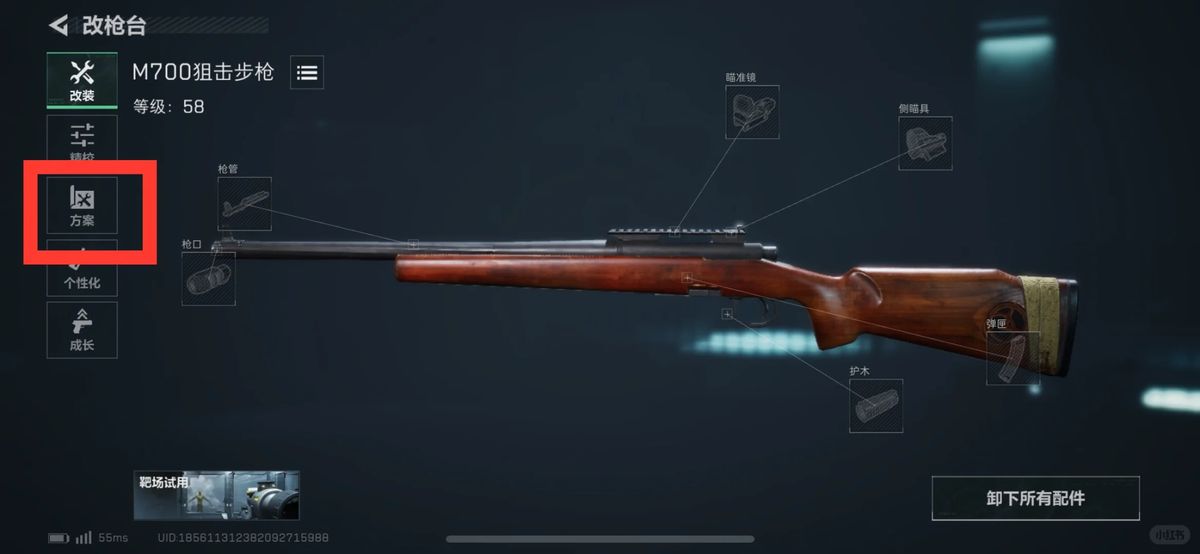This screenshot has height=554, width=1200.
Task: Switch to the 个性化 tab
Action: pyautogui.click(x=82, y=270)
